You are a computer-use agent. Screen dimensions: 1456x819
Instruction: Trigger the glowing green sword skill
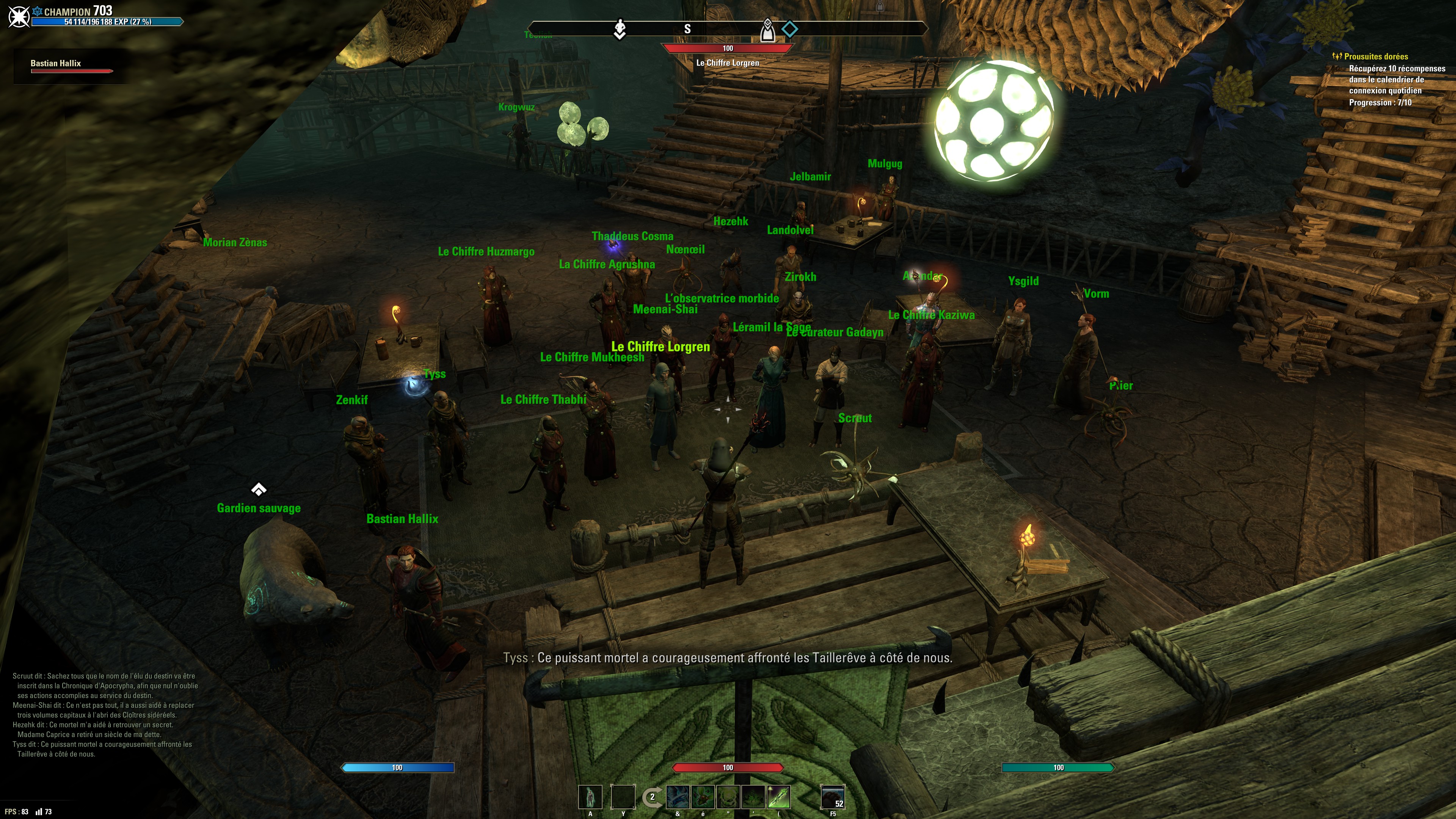[x=778, y=797]
